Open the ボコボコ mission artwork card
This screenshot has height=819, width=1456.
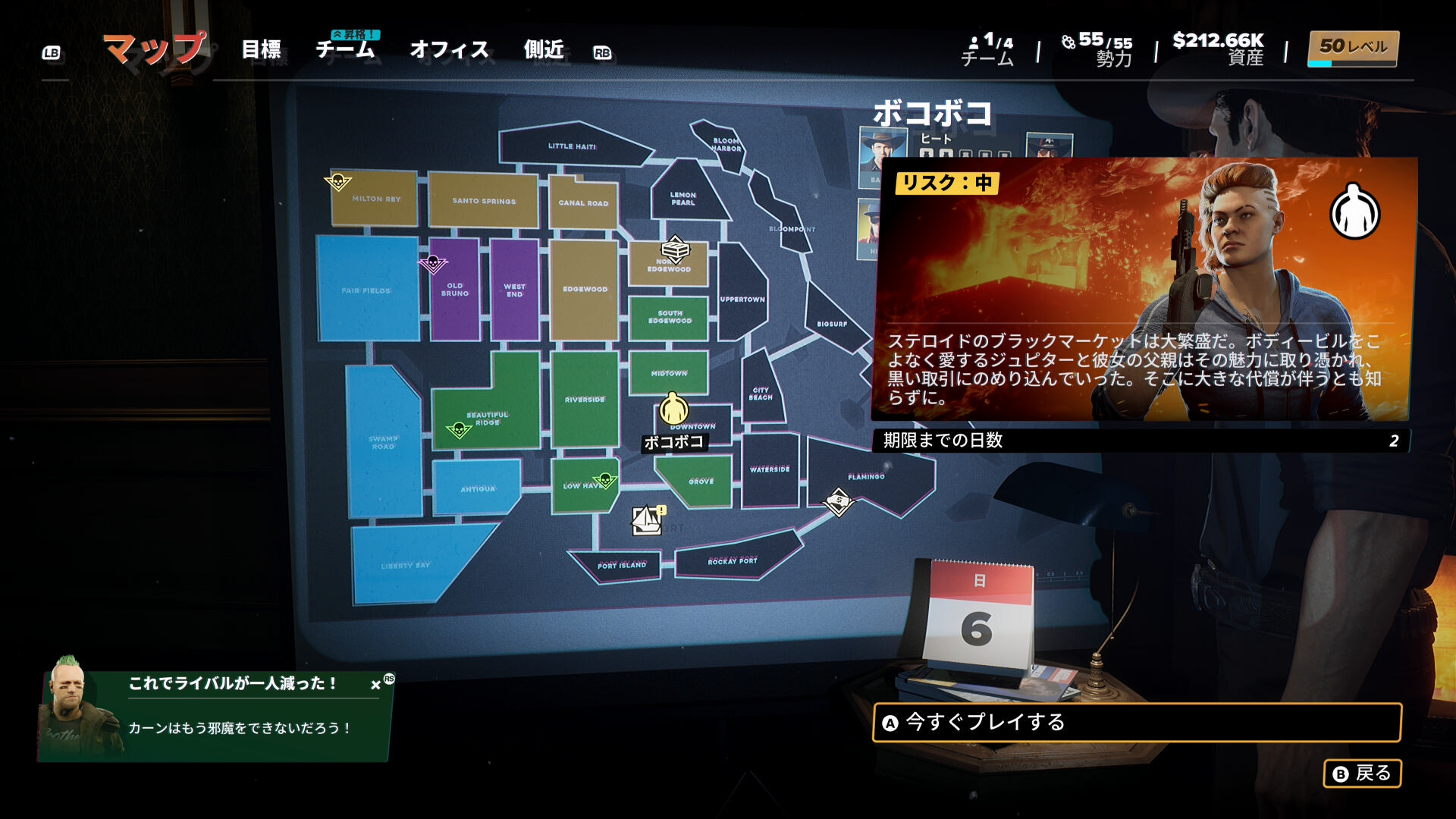pos(1141,289)
